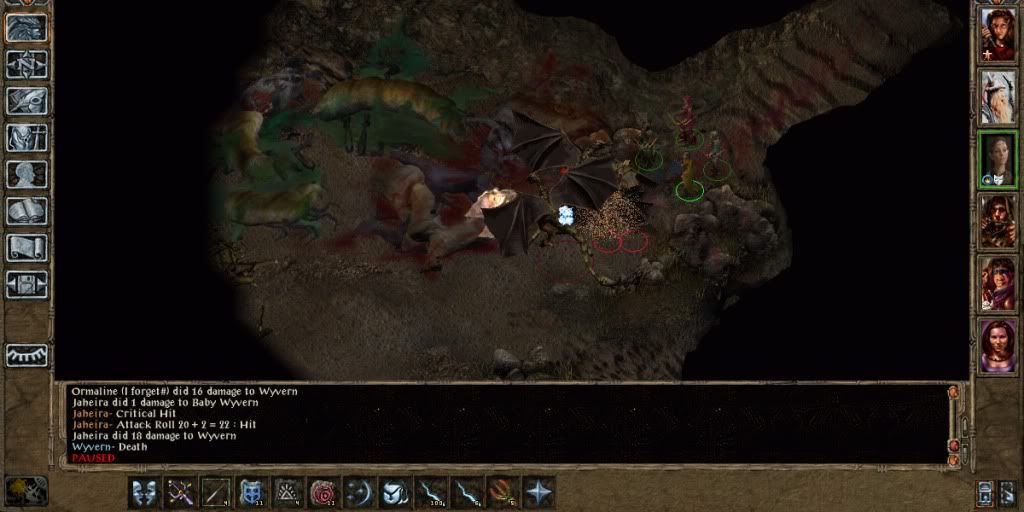Select the red-haired woman's portrait
This screenshot has width=1024, height=512.
tap(998, 34)
